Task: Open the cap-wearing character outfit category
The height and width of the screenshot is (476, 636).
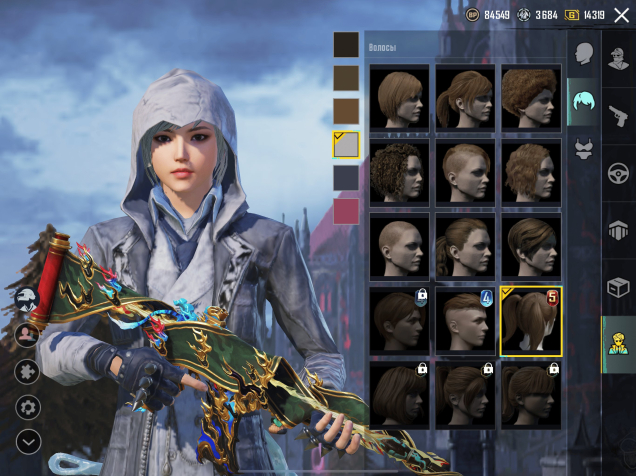Action: click(x=619, y=57)
